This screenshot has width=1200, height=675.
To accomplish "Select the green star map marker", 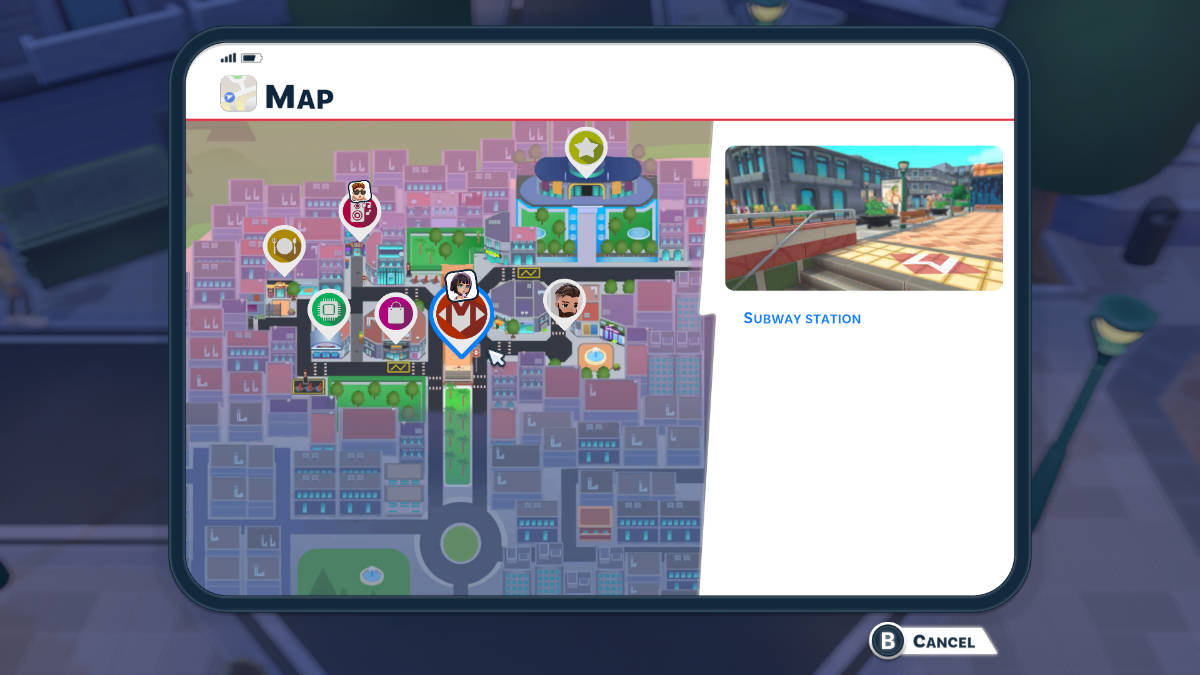I will 586,149.
